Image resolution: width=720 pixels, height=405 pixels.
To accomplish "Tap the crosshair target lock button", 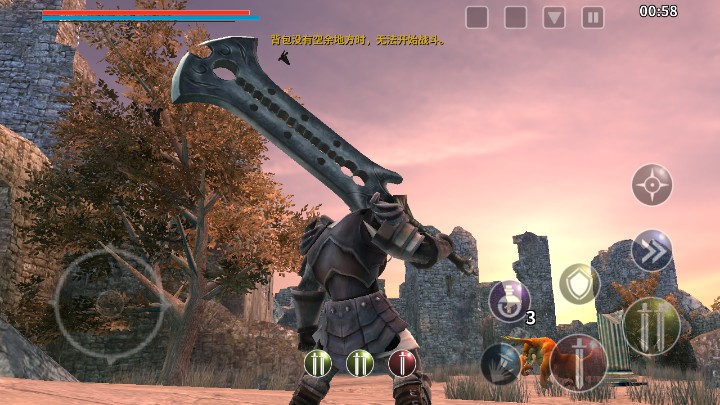I will (652, 185).
